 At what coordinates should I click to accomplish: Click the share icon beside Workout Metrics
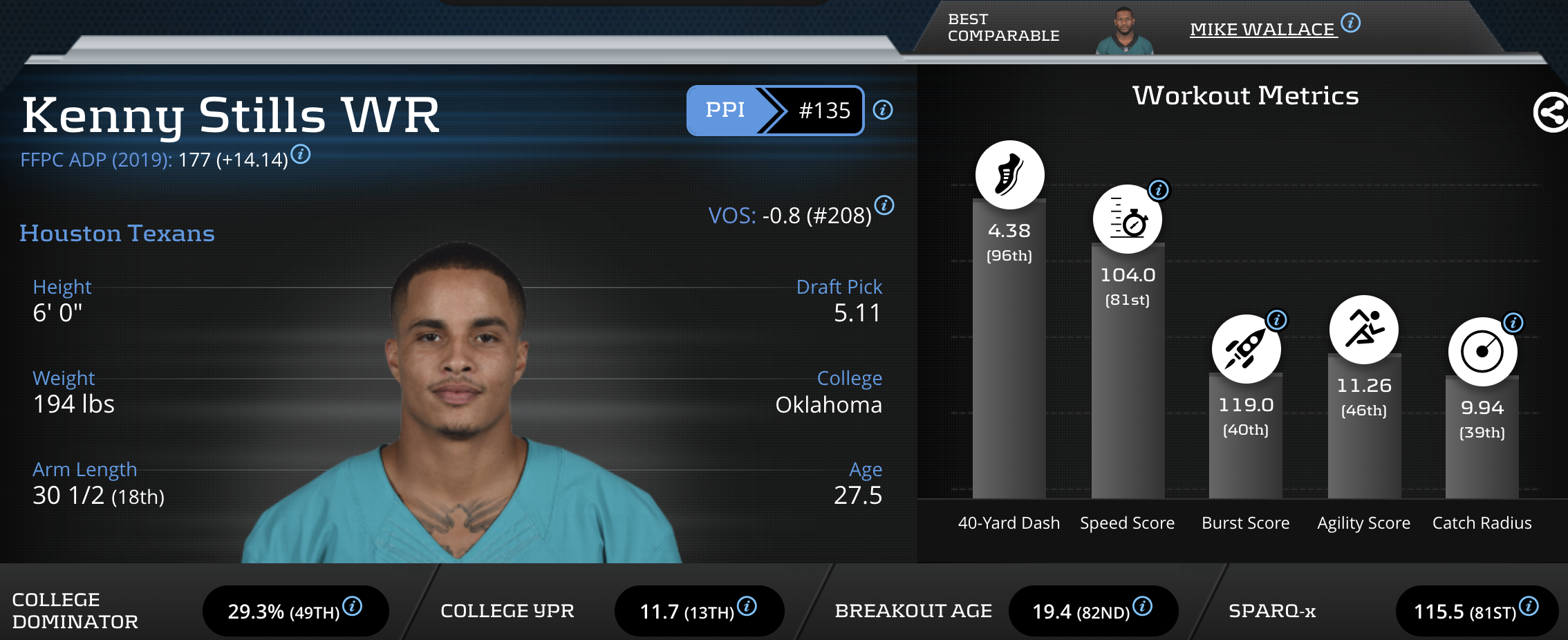click(1551, 113)
